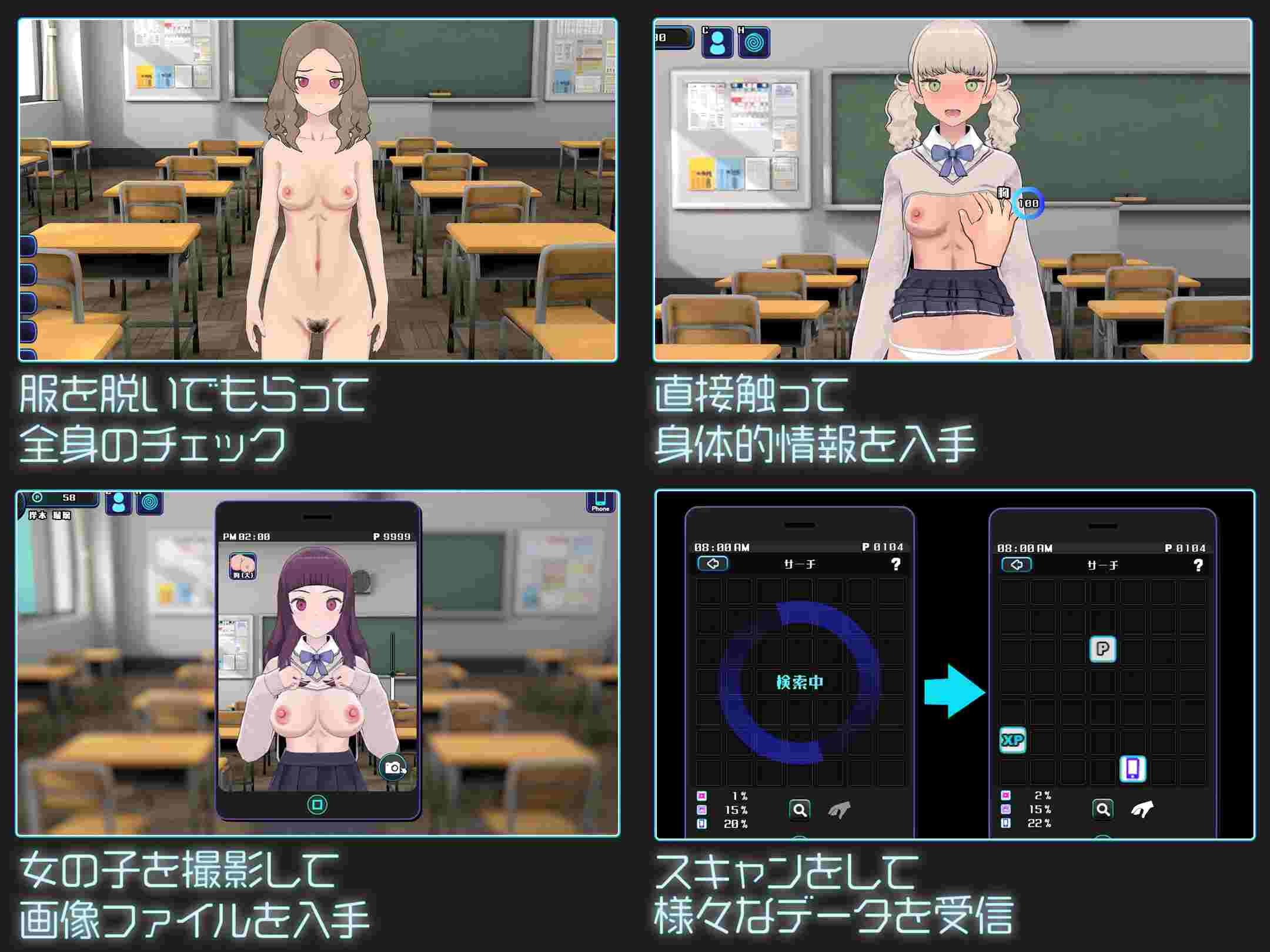Select the second blue tab on the left edge
1270x952 pixels.
click(28, 276)
